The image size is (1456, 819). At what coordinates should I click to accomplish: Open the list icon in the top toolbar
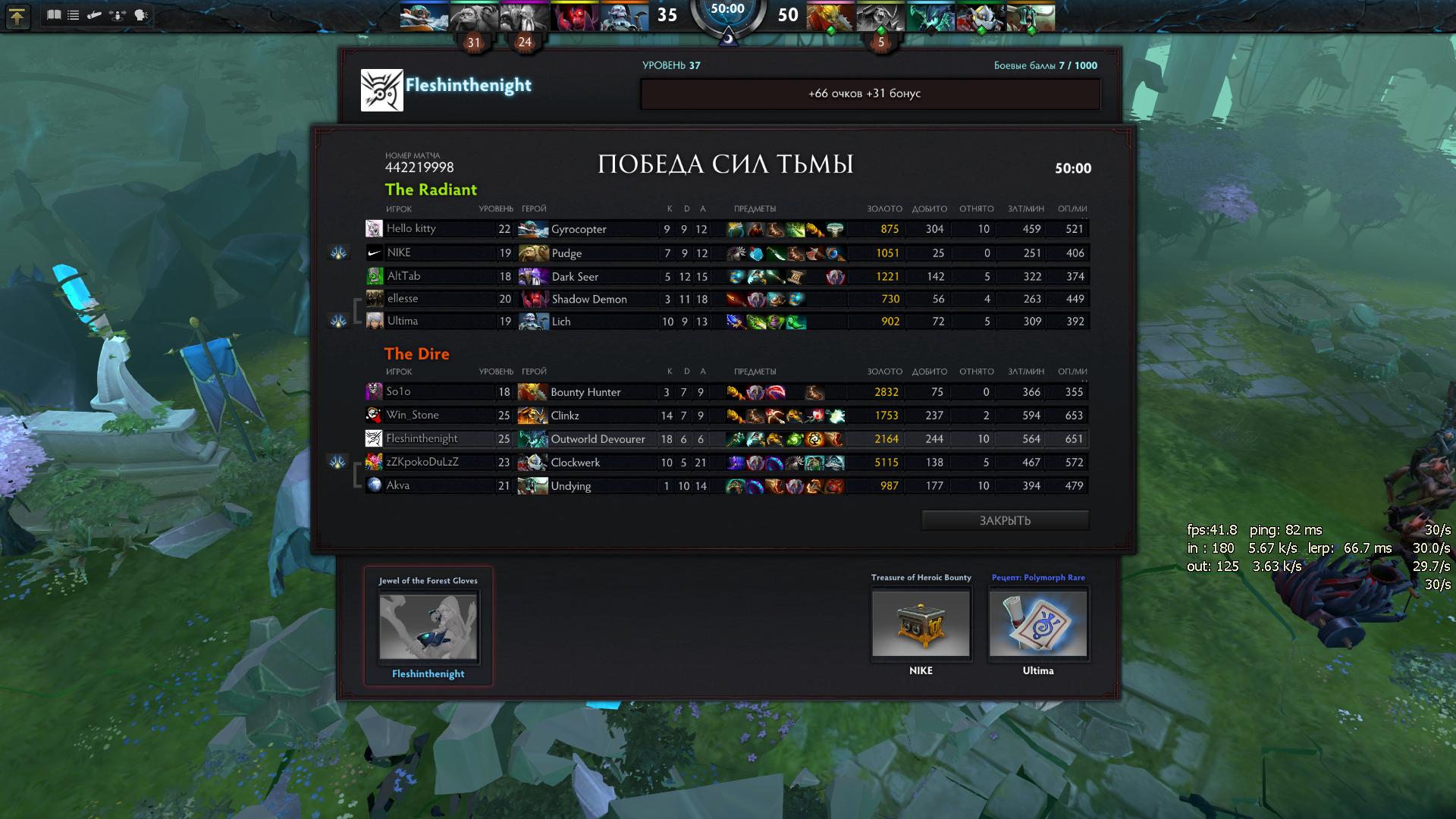(74, 14)
